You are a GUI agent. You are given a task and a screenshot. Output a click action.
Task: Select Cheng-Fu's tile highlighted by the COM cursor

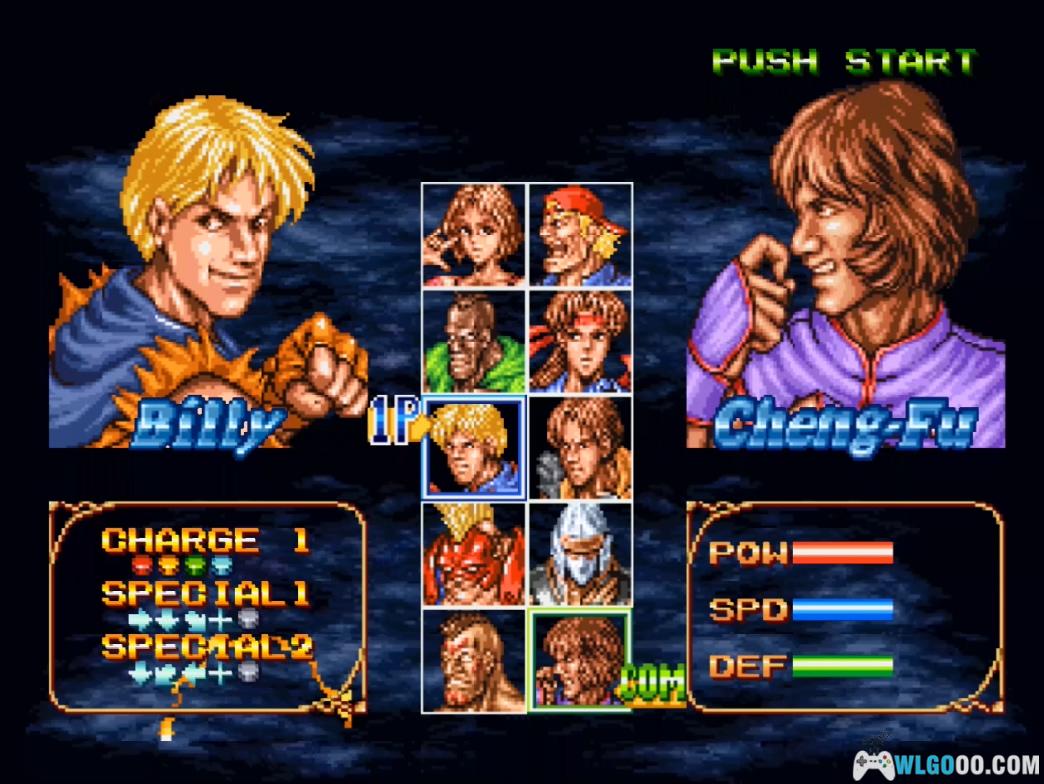[580, 660]
